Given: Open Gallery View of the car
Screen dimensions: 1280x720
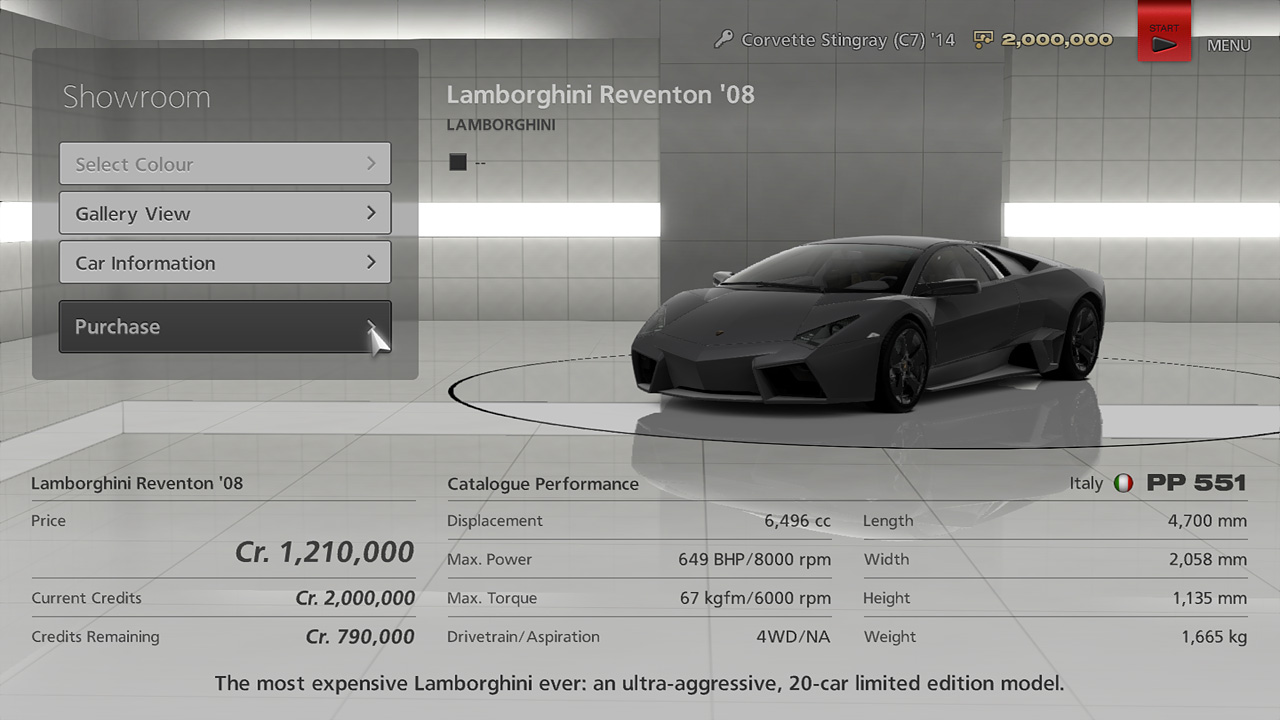Looking at the screenshot, I should [x=225, y=213].
